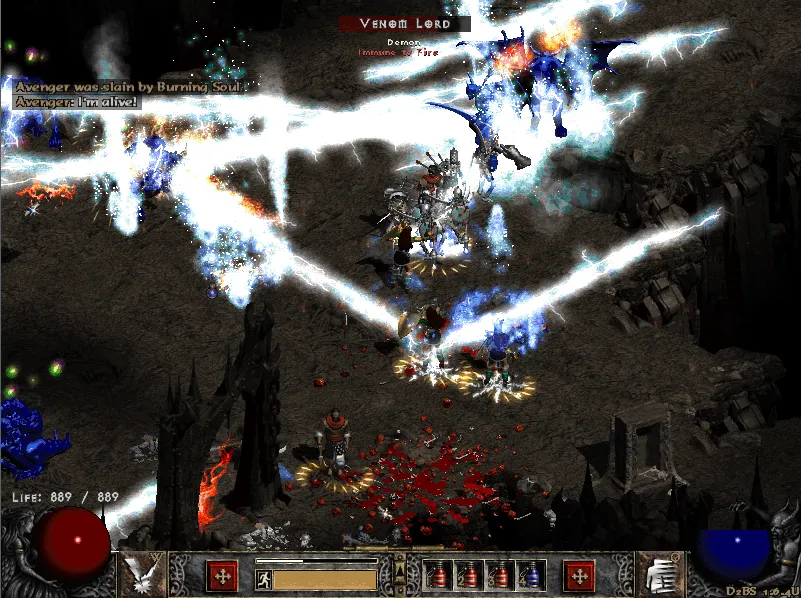Screen dimensions: 801x598
Task: Open the right-hand active skill icon
Action: click(x=660, y=574)
